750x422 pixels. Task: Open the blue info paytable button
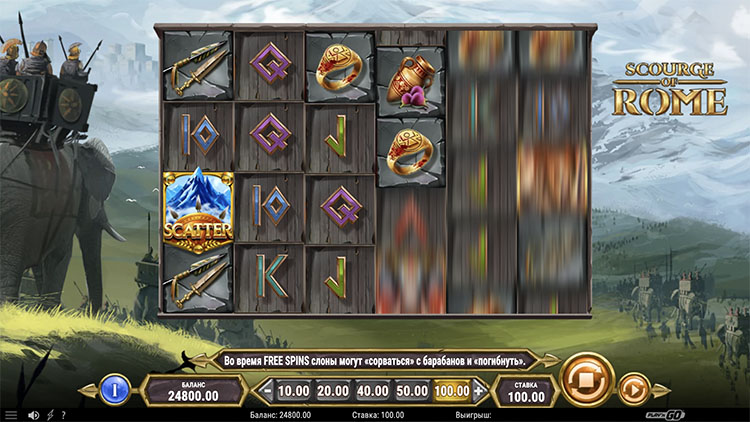(x=114, y=388)
